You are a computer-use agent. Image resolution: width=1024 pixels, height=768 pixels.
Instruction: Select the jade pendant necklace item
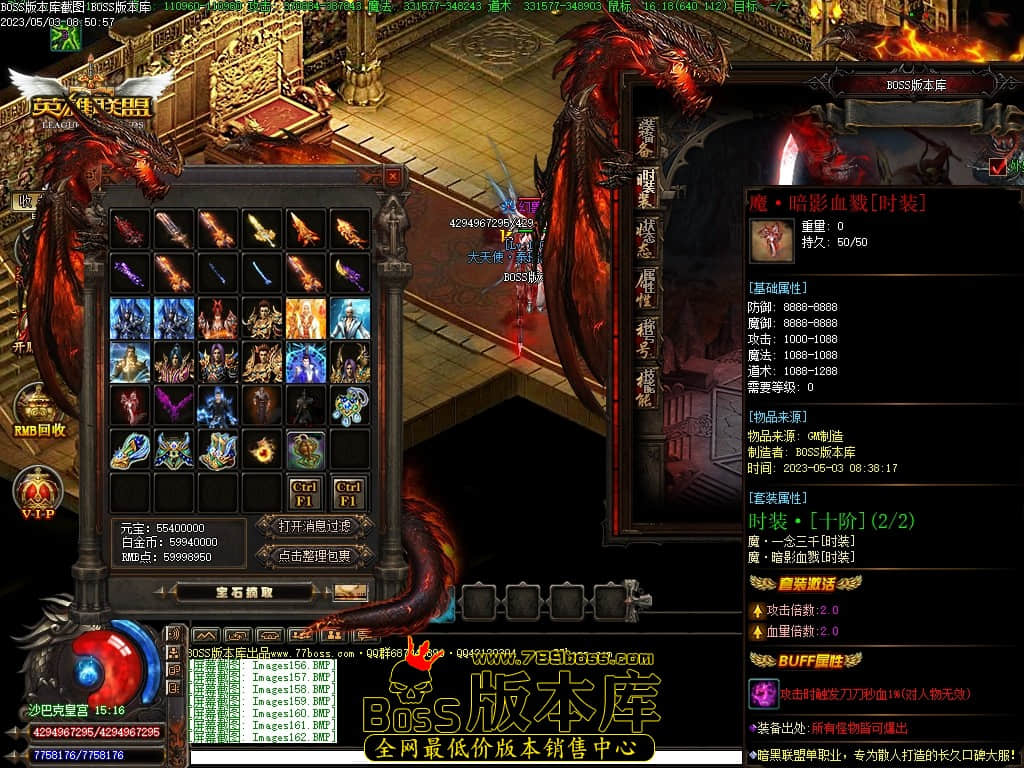[350, 406]
